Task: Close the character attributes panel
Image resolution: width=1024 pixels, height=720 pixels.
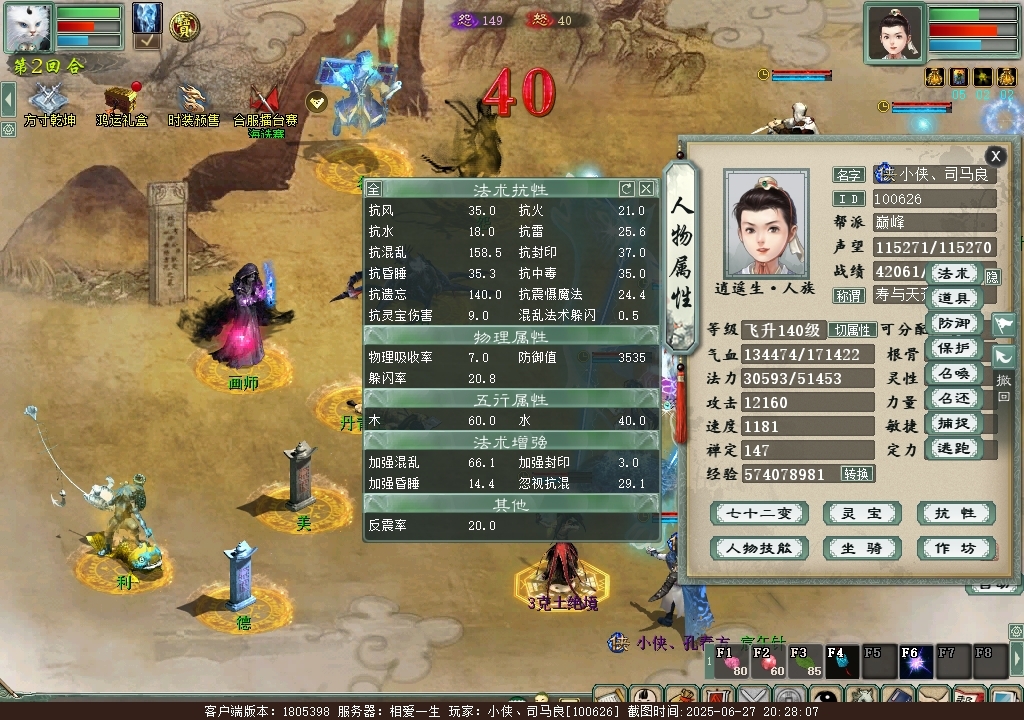Action: [x=995, y=156]
